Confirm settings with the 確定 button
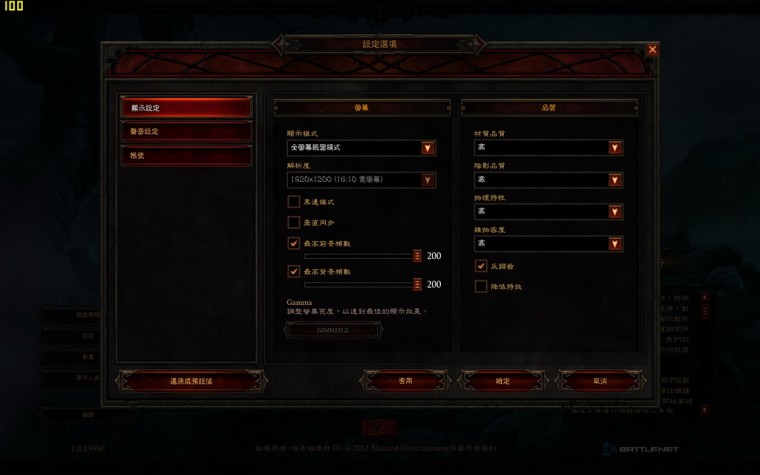The width and height of the screenshot is (760, 475). 503,381
